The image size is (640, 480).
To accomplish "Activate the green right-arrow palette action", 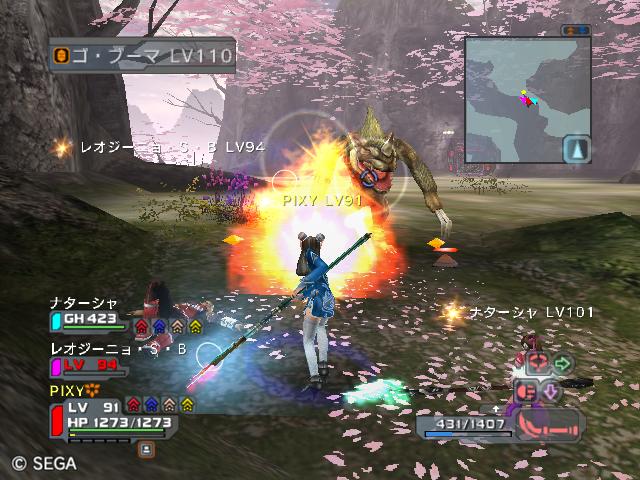I will click(562, 363).
